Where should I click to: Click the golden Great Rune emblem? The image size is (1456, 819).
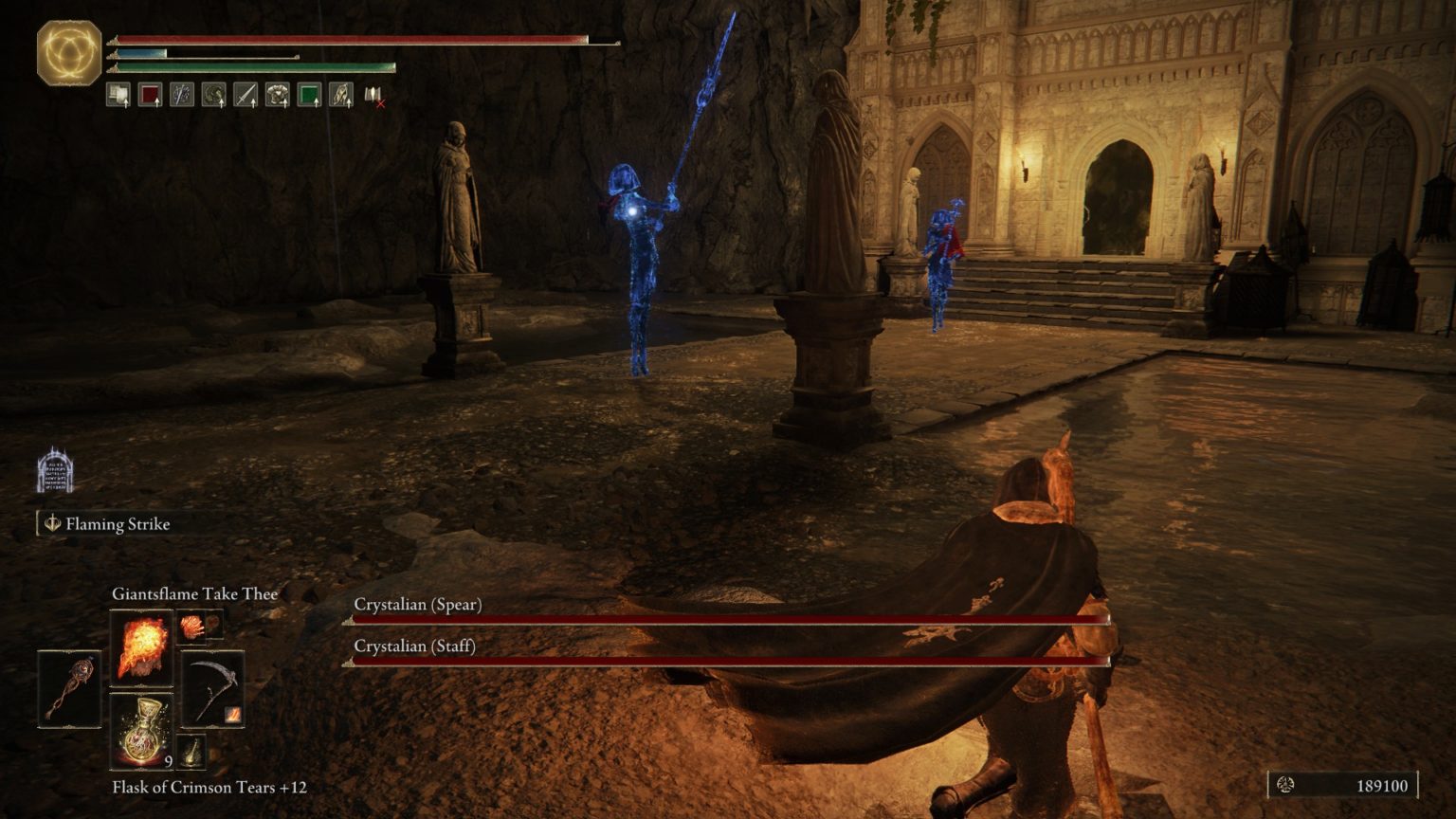(x=69, y=52)
